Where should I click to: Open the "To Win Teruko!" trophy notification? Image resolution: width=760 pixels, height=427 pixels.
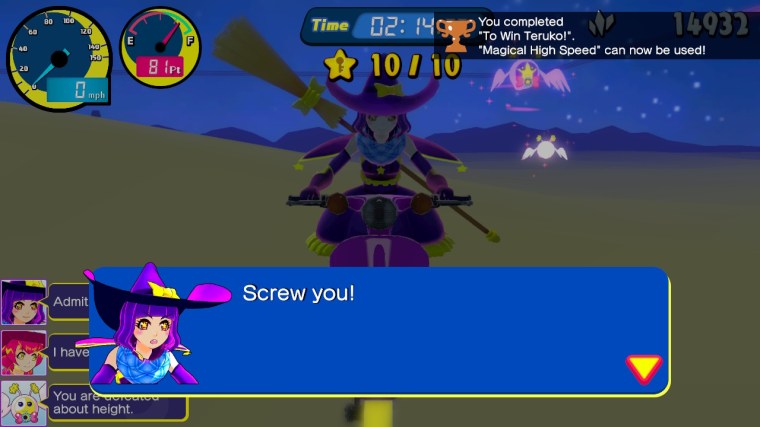pyautogui.click(x=592, y=35)
